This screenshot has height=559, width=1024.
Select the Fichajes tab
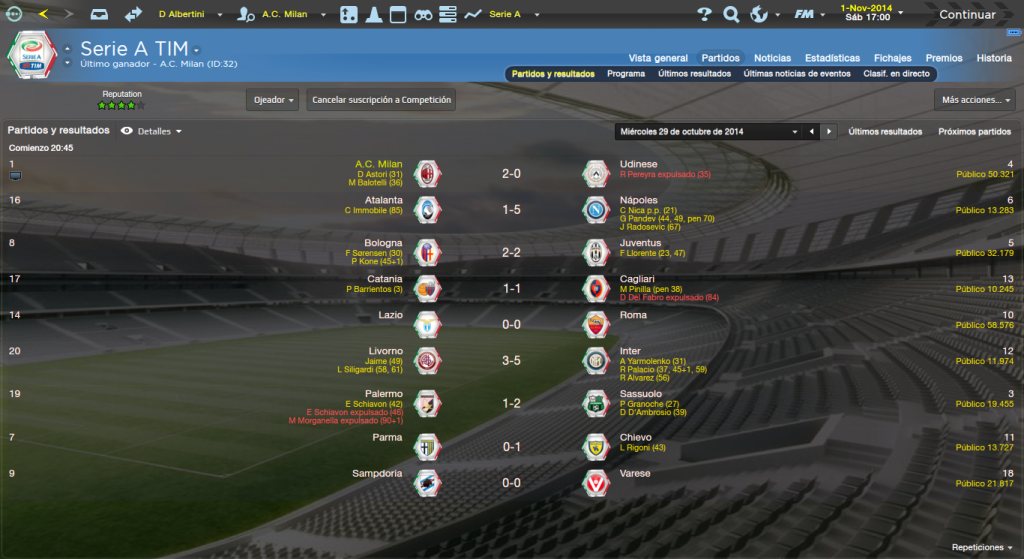(892, 58)
